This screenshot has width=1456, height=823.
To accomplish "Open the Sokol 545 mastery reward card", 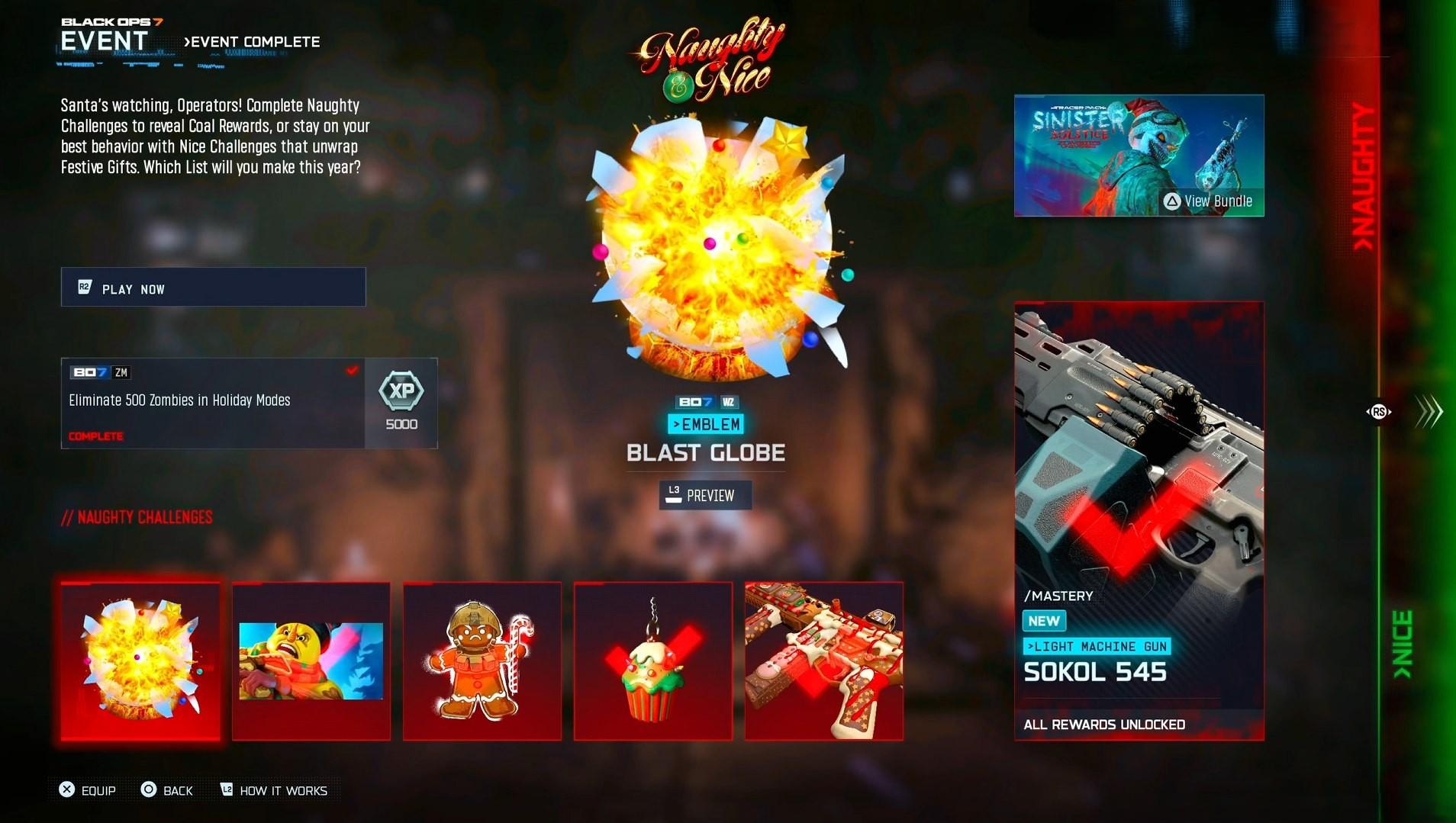I will (1139, 521).
